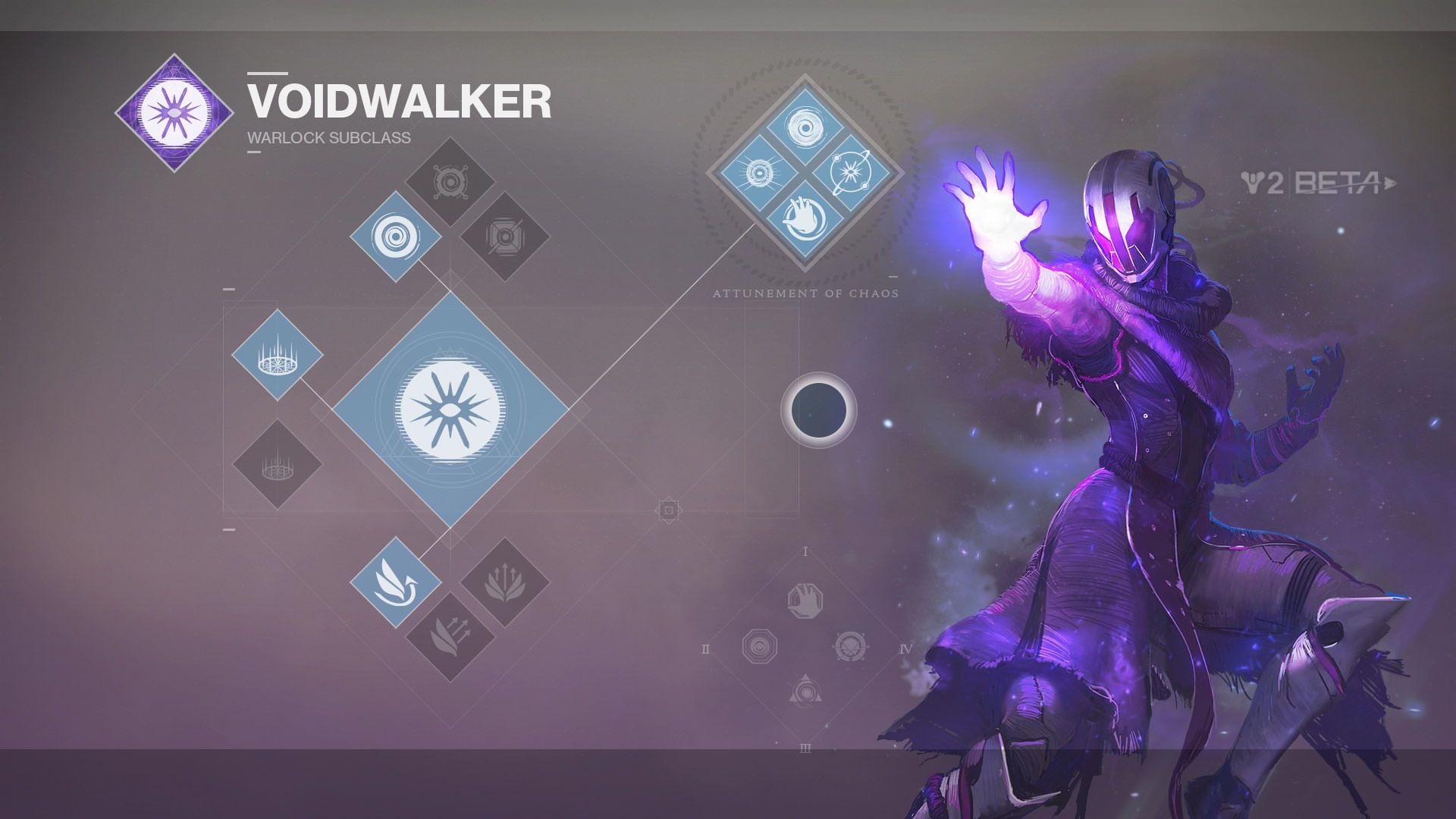This screenshot has width=1456, height=819.
Task: Select the Attunement of Chaos swirling vortex perk
Action: (x=805, y=126)
